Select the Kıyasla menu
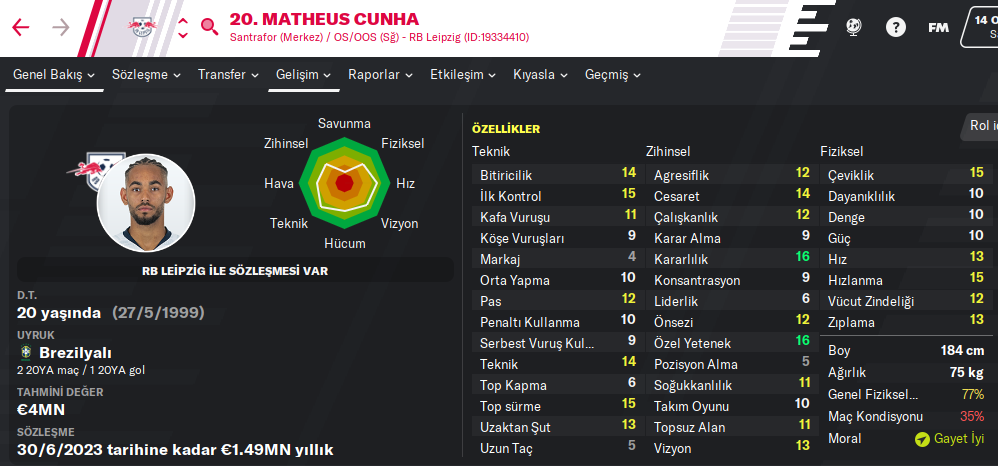 click(x=540, y=75)
